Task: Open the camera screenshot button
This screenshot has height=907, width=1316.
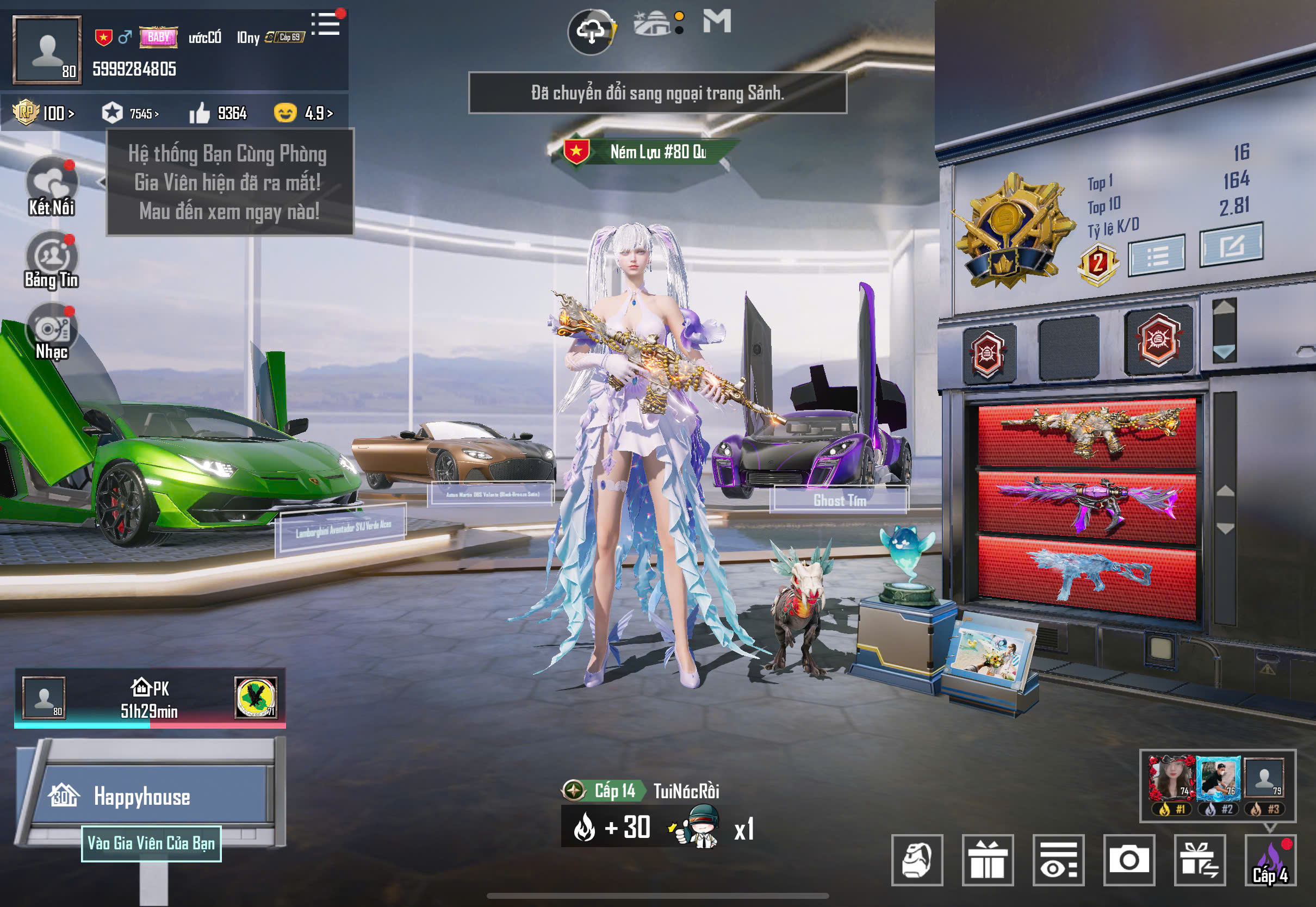Action: (1128, 860)
